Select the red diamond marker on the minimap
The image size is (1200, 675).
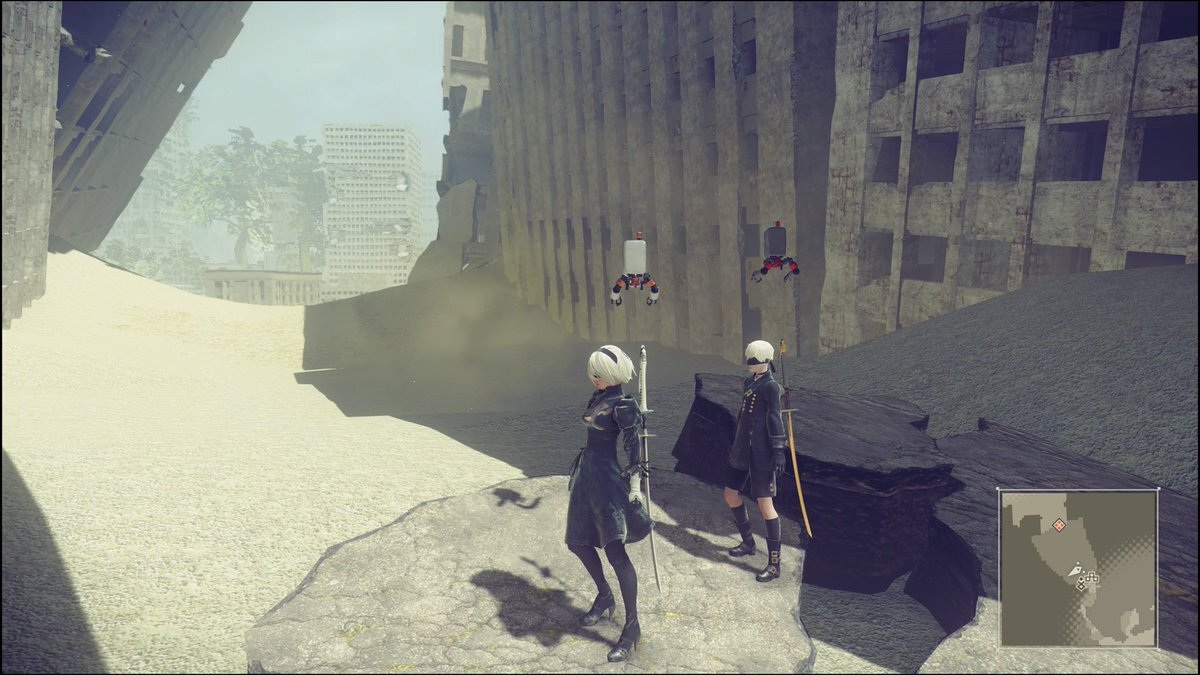click(1058, 524)
